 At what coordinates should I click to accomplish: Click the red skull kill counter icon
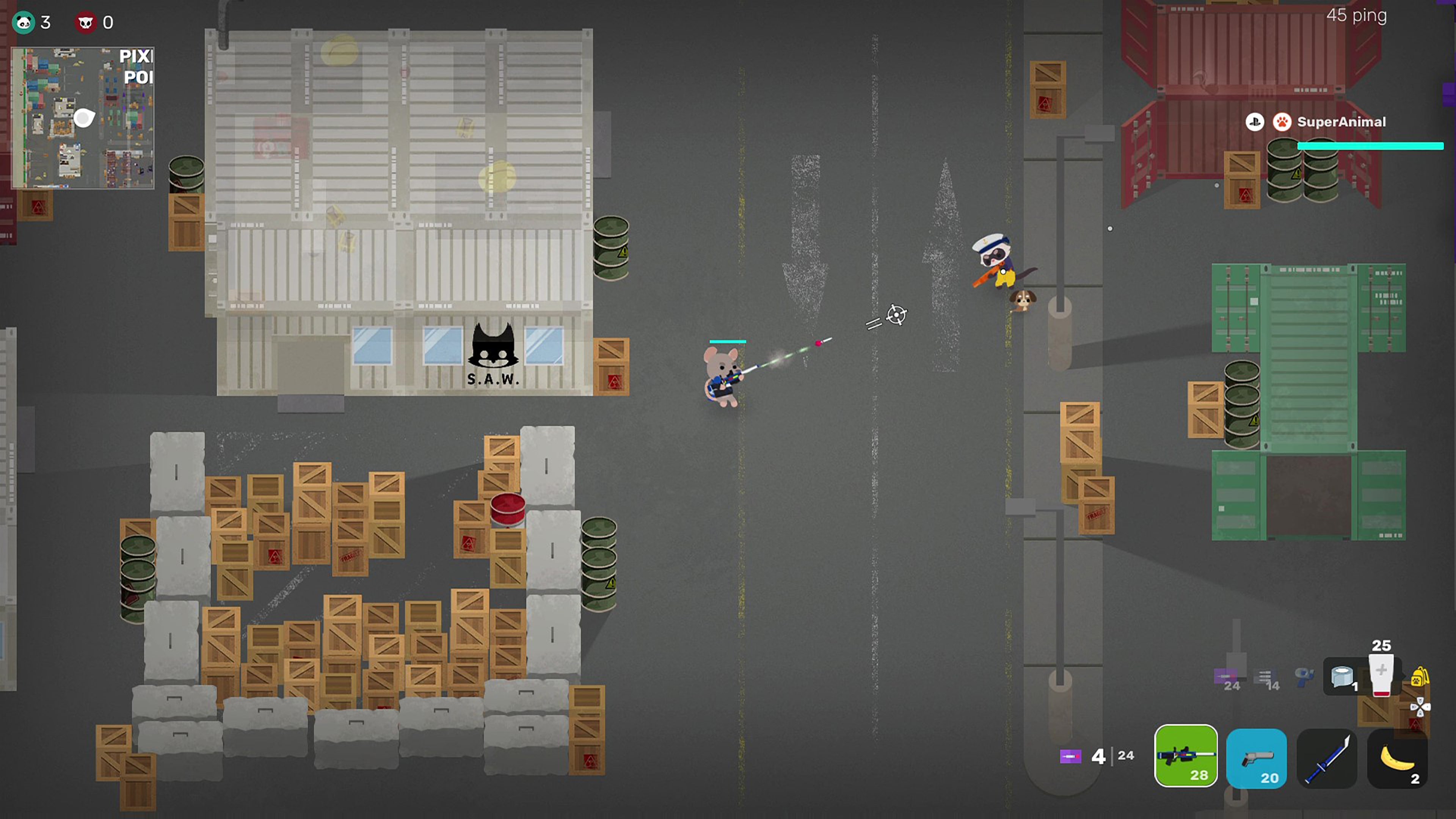86,23
